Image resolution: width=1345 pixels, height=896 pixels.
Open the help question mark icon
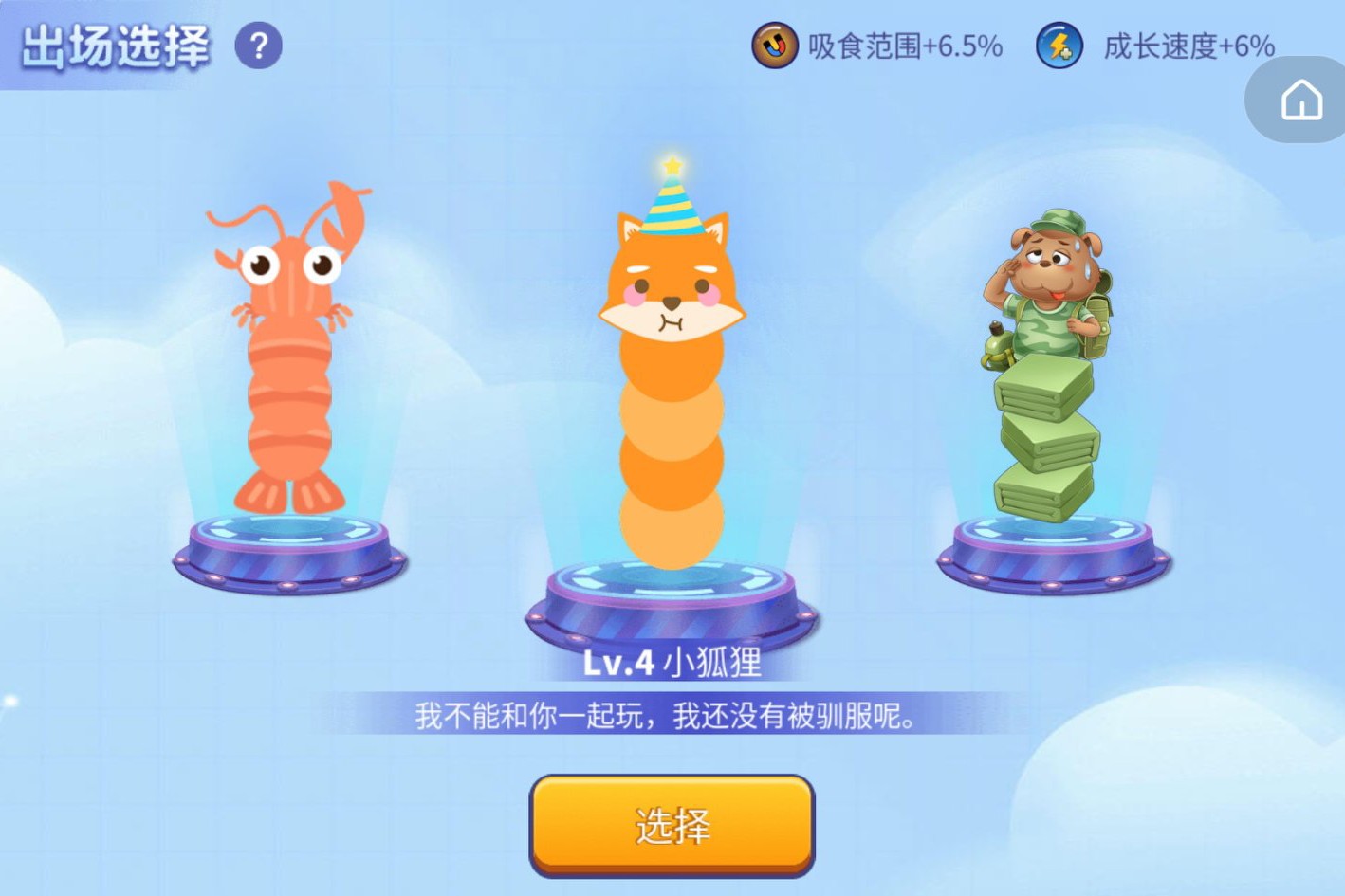(257, 46)
